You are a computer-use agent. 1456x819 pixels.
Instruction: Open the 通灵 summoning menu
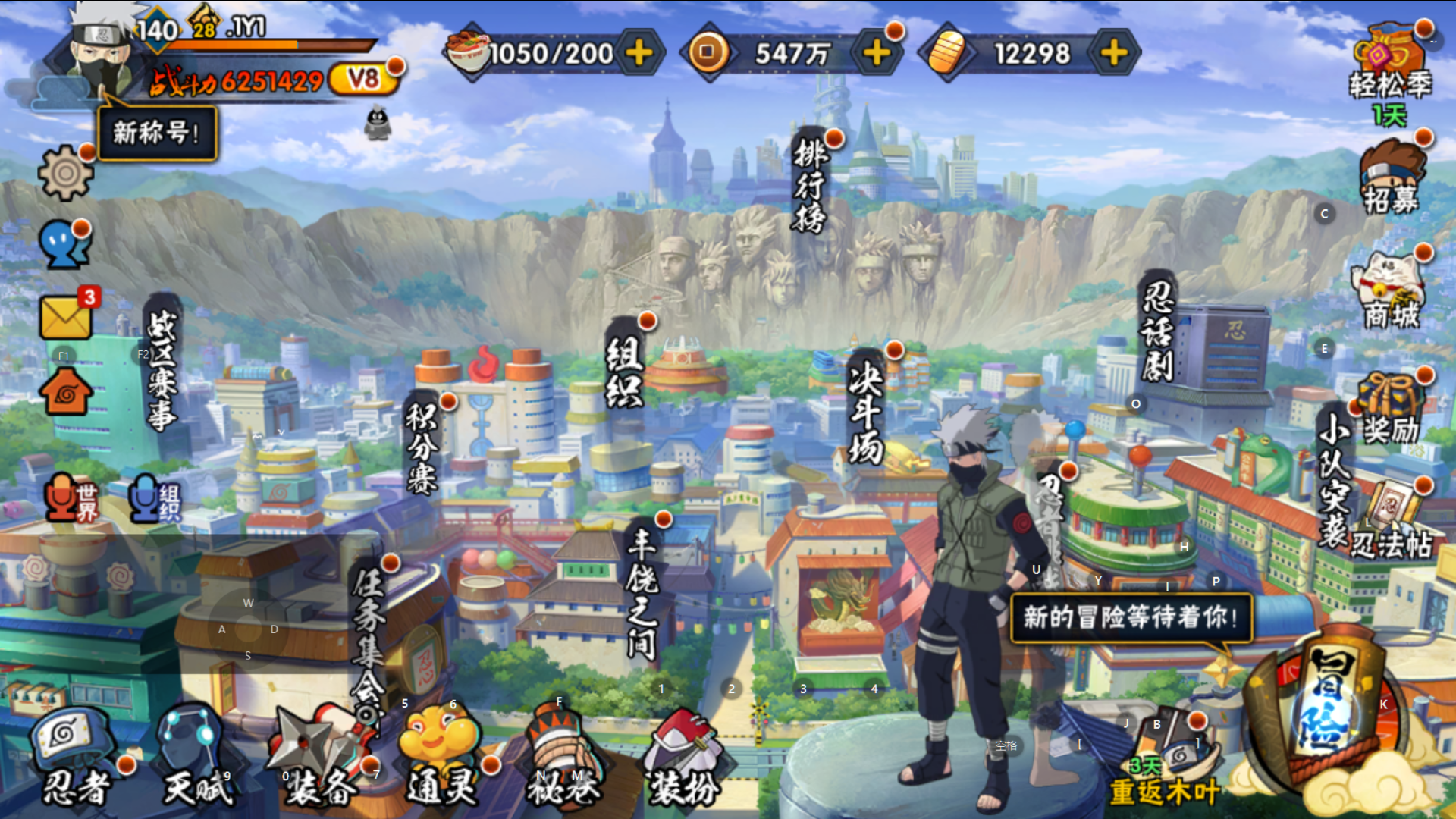click(442, 758)
